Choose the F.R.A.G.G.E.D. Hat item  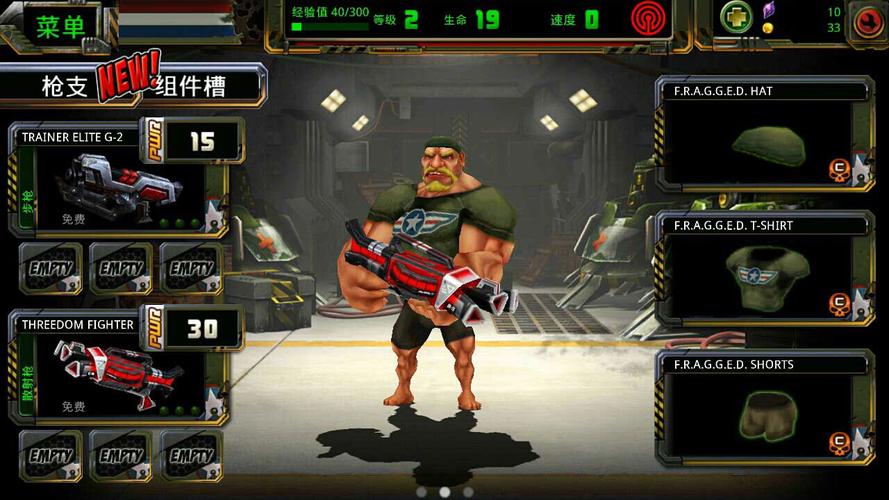[762, 135]
